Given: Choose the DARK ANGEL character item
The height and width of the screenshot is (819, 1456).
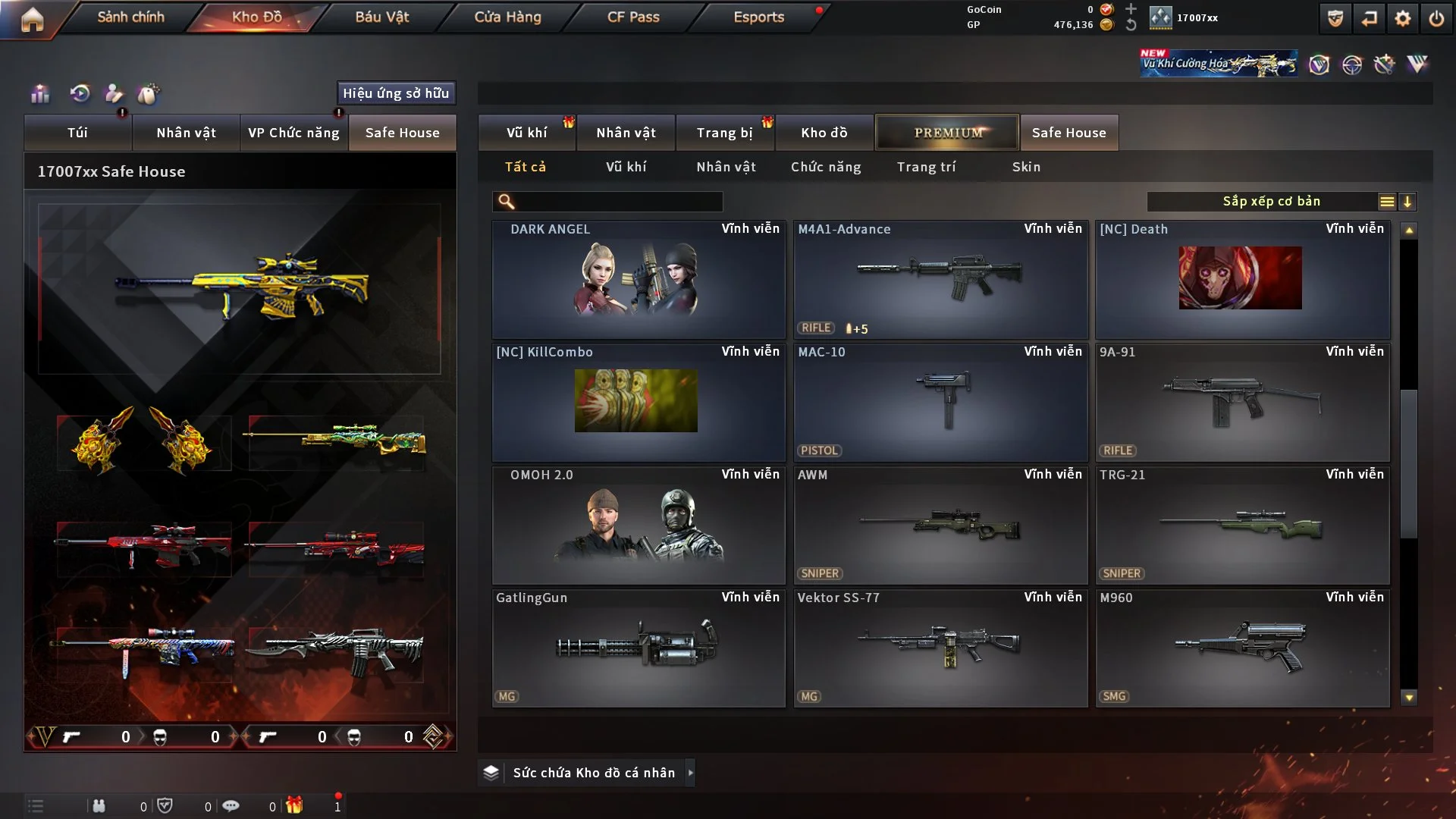Looking at the screenshot, I should pyautogui.click(x=638, y=279).
